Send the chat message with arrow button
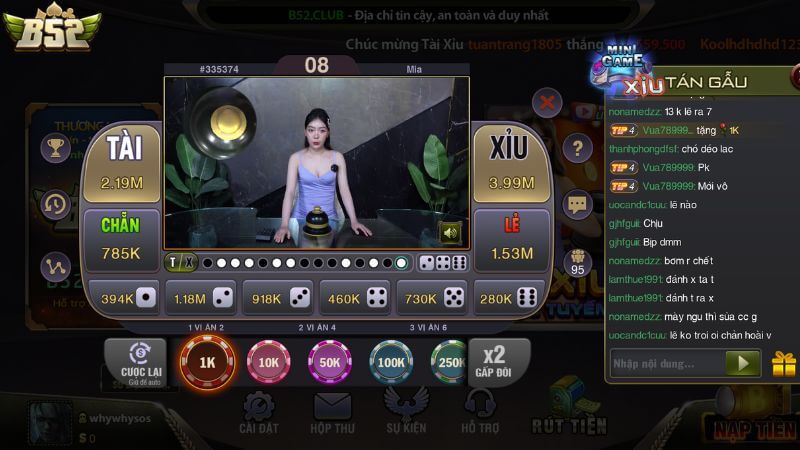Viewport: 800px width, 450px height. click(x=742, y=363)
